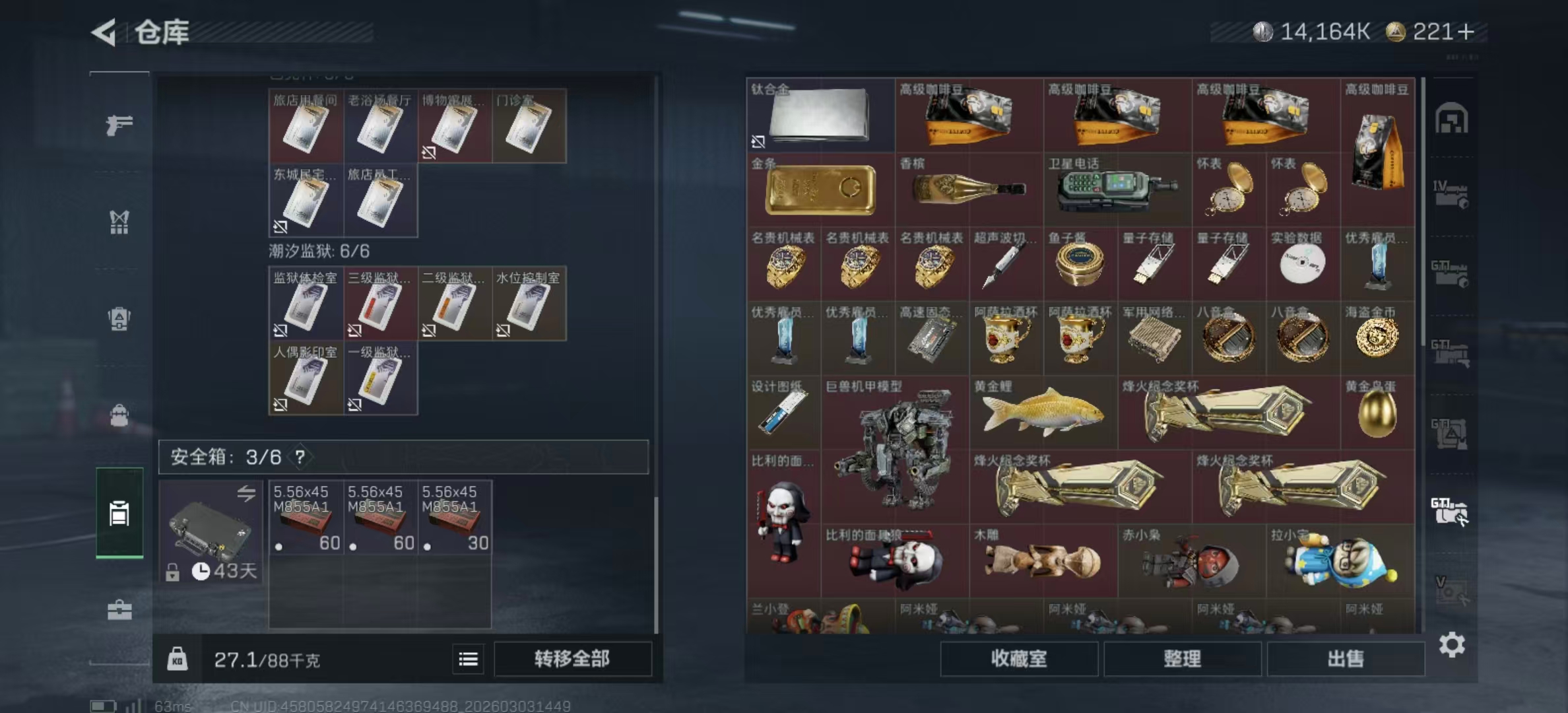
Task: Click the 出售 sell button
Action: pyautogui.click(x=1347, y=659)
